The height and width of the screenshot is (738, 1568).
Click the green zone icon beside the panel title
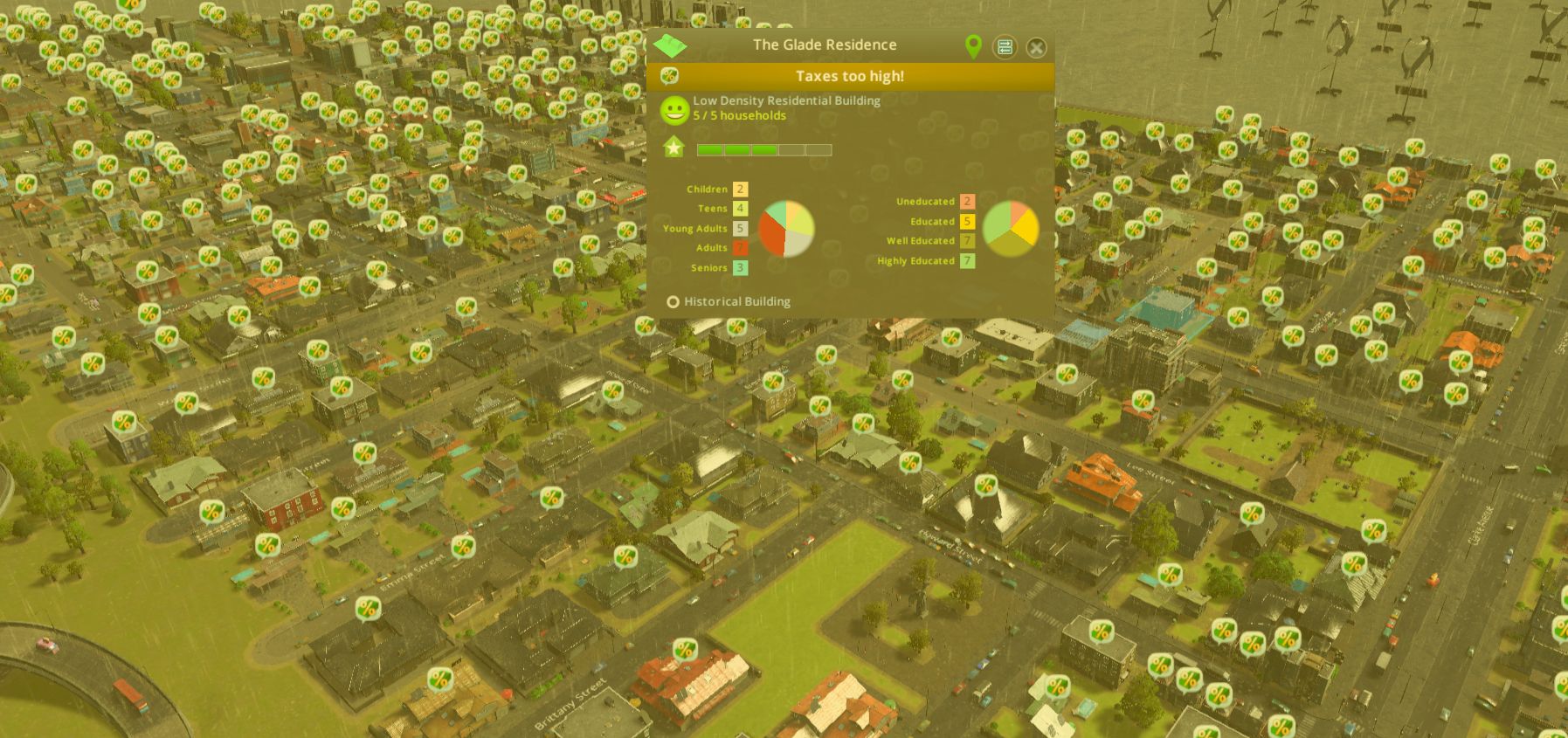click(x=671, y=45)
